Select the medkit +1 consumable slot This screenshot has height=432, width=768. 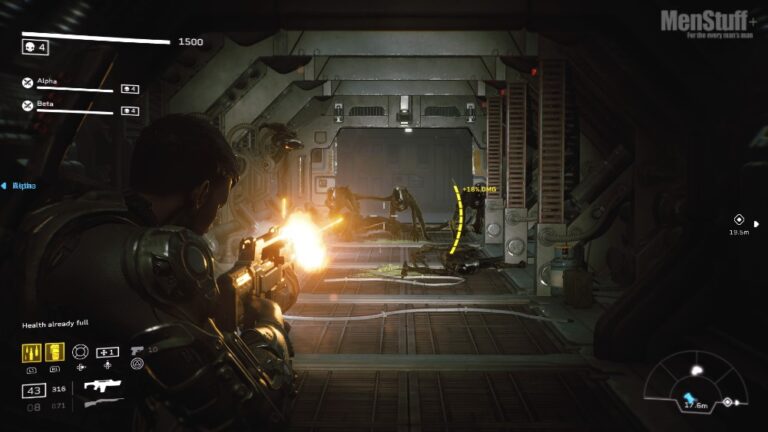tap(107, 352)
